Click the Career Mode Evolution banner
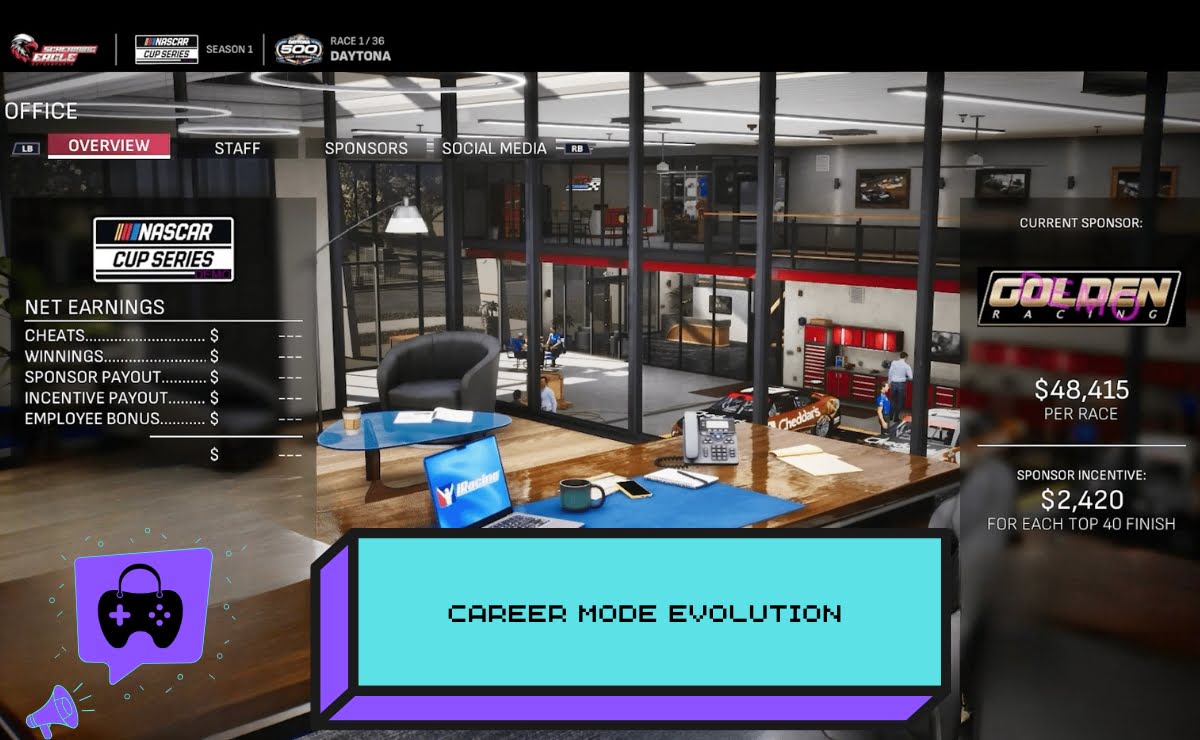 tap(645, 613)
